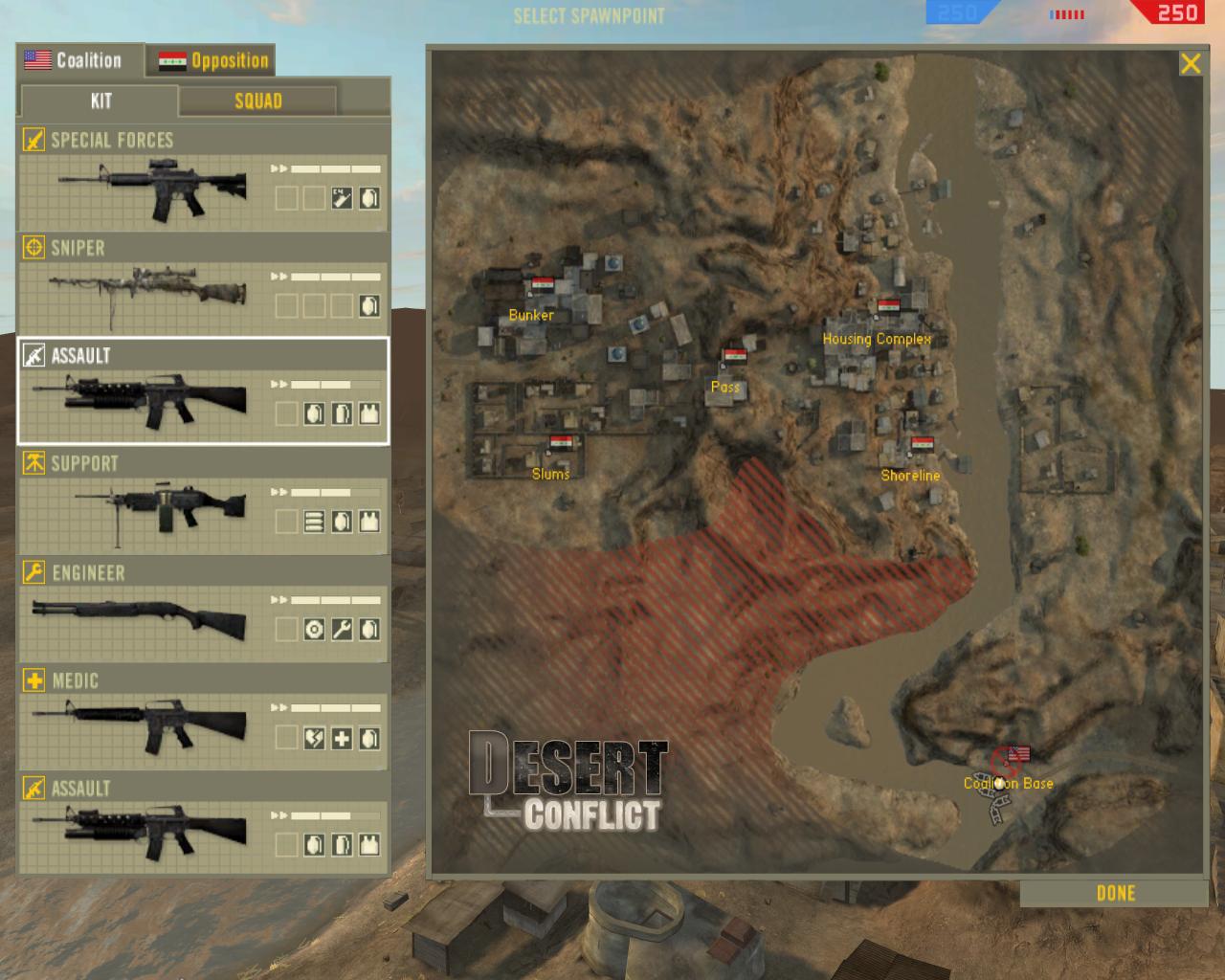Open the Squad tab
The image size is (1225, 980).
click(257, 101)
